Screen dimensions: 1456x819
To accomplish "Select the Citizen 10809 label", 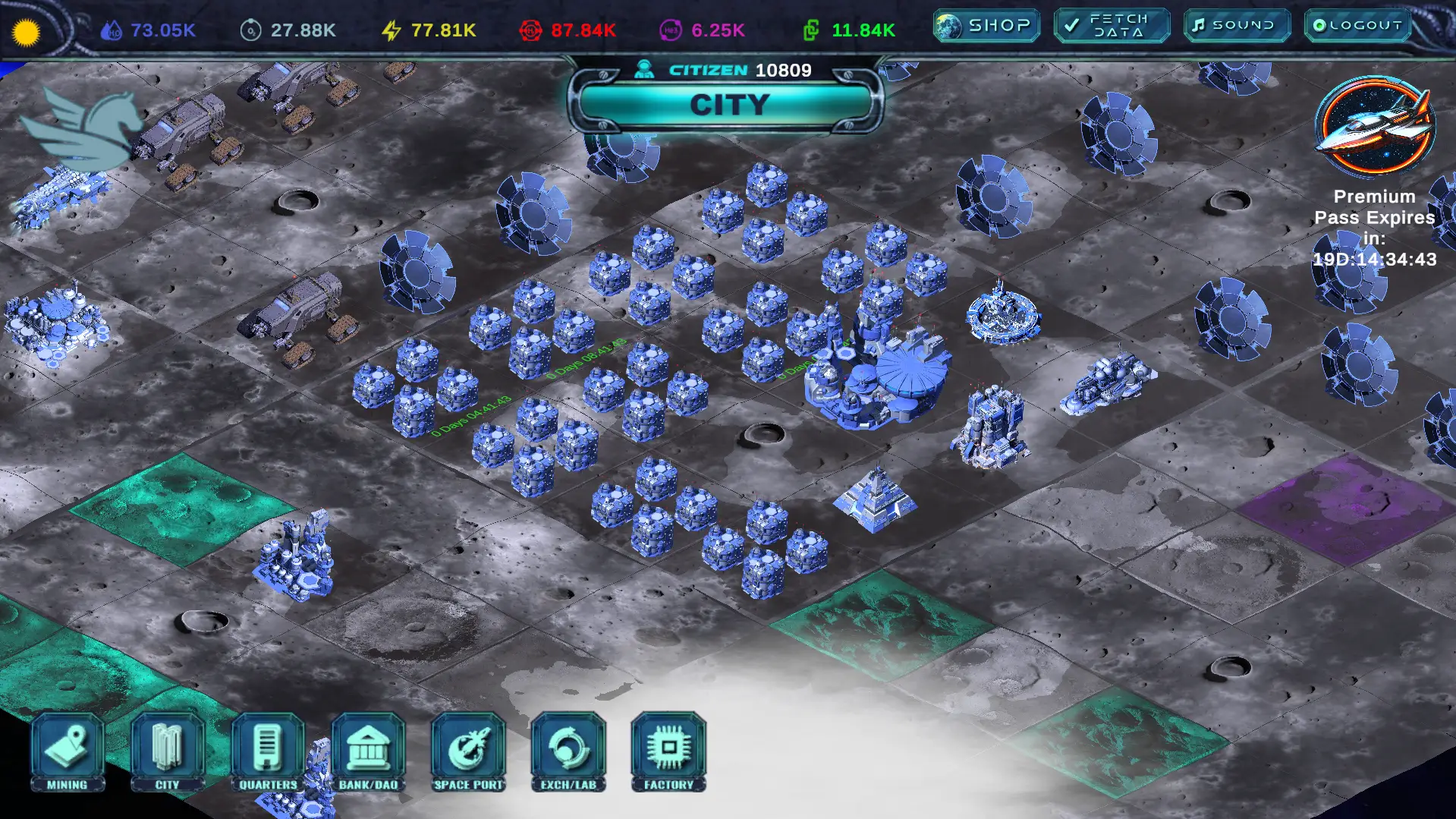I will (725, 69).
